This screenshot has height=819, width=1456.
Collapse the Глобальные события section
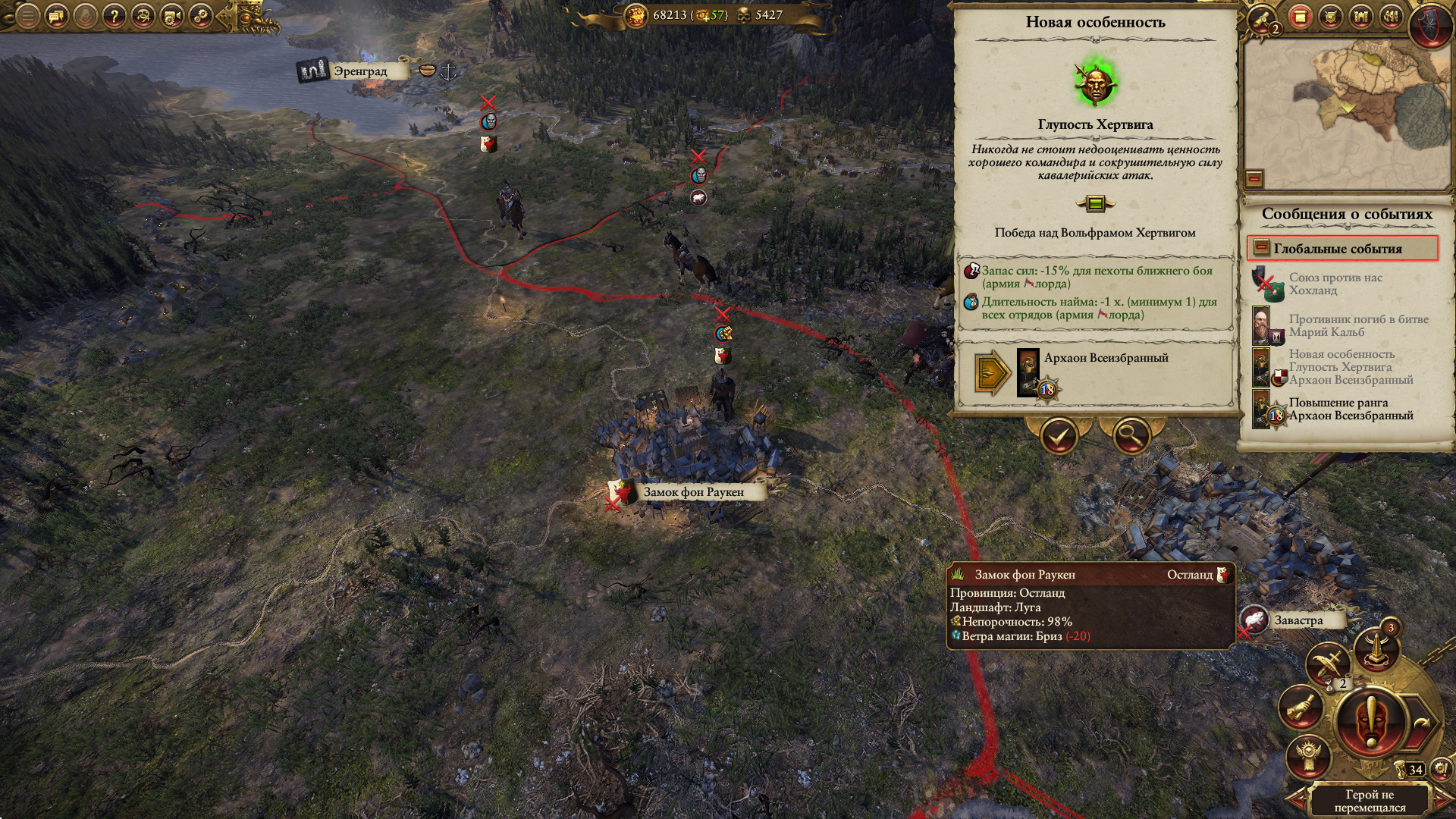tap(1261, 248)
